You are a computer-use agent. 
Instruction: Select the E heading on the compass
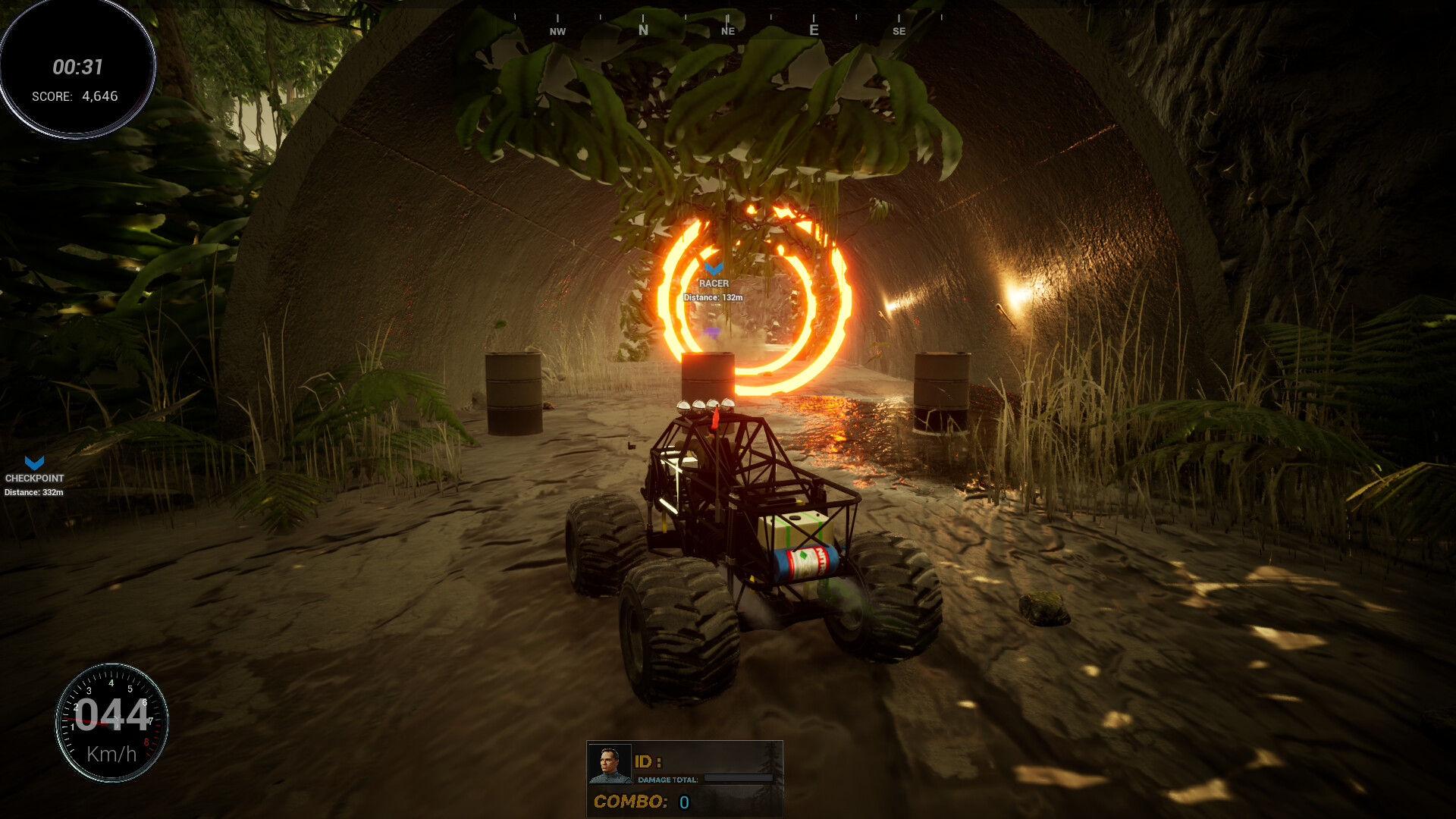813,29
